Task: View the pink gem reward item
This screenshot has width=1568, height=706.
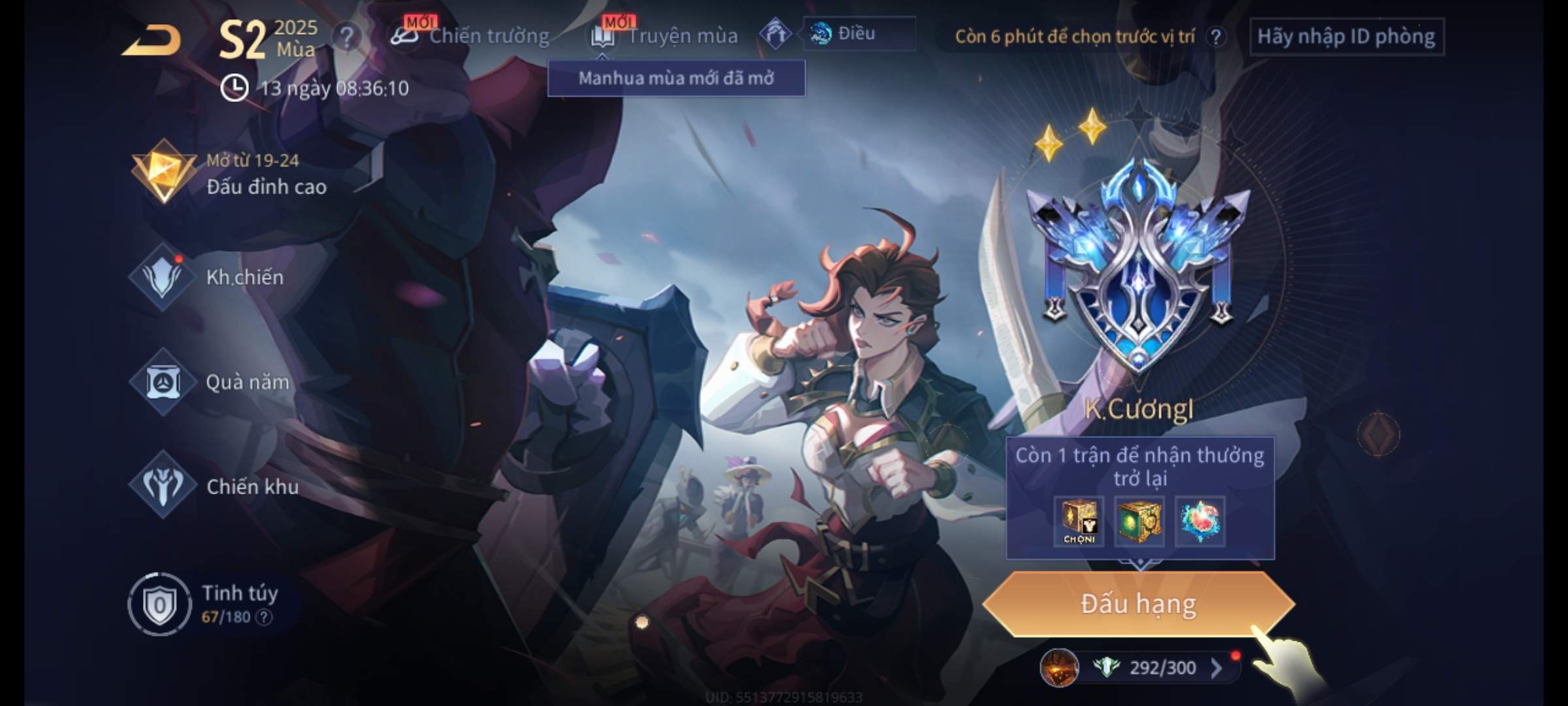Action: pos(1200,522)
